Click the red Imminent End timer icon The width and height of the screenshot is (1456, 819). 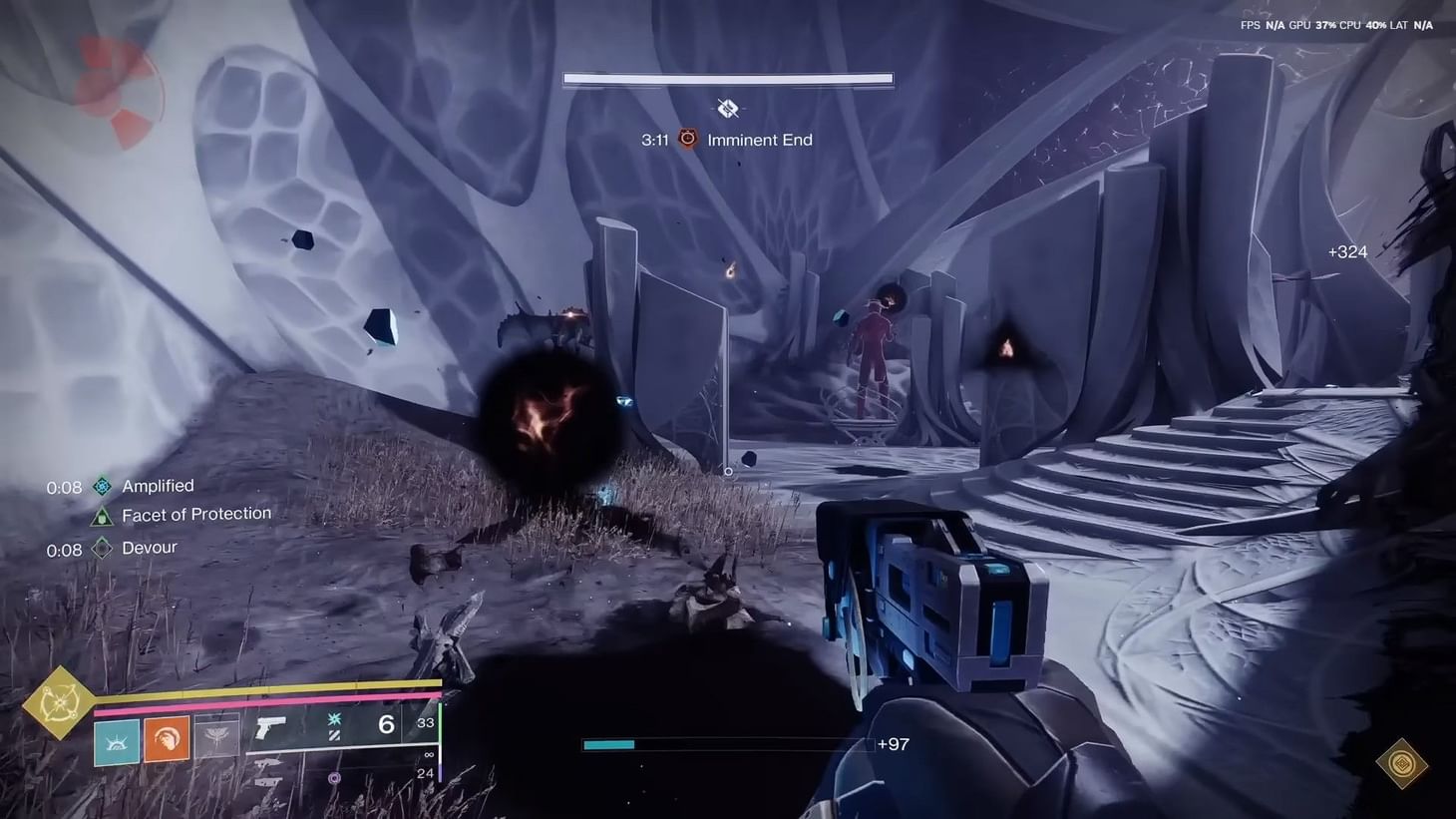tap(687, 140)
